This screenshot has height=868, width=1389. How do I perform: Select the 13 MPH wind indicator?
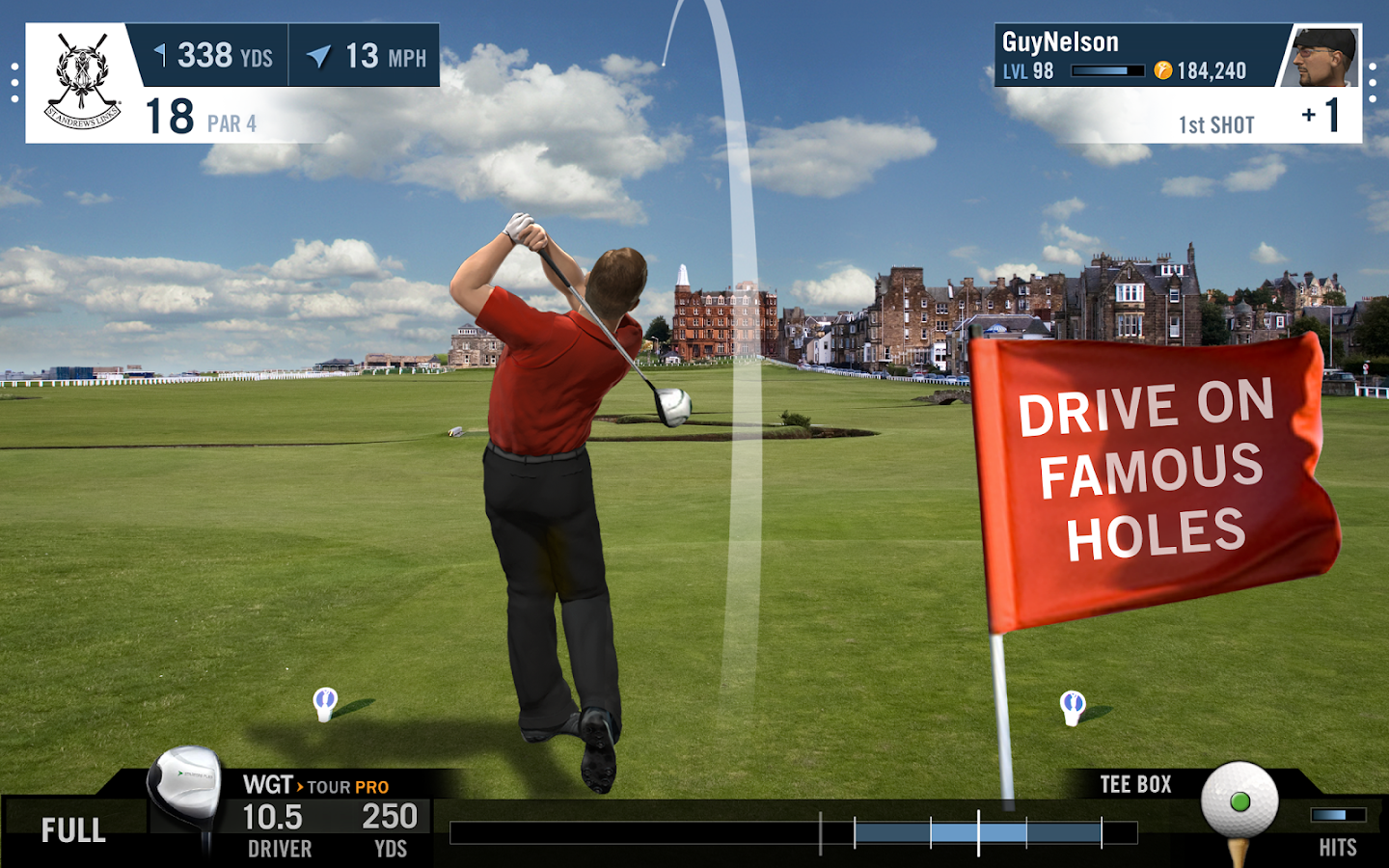367,56
